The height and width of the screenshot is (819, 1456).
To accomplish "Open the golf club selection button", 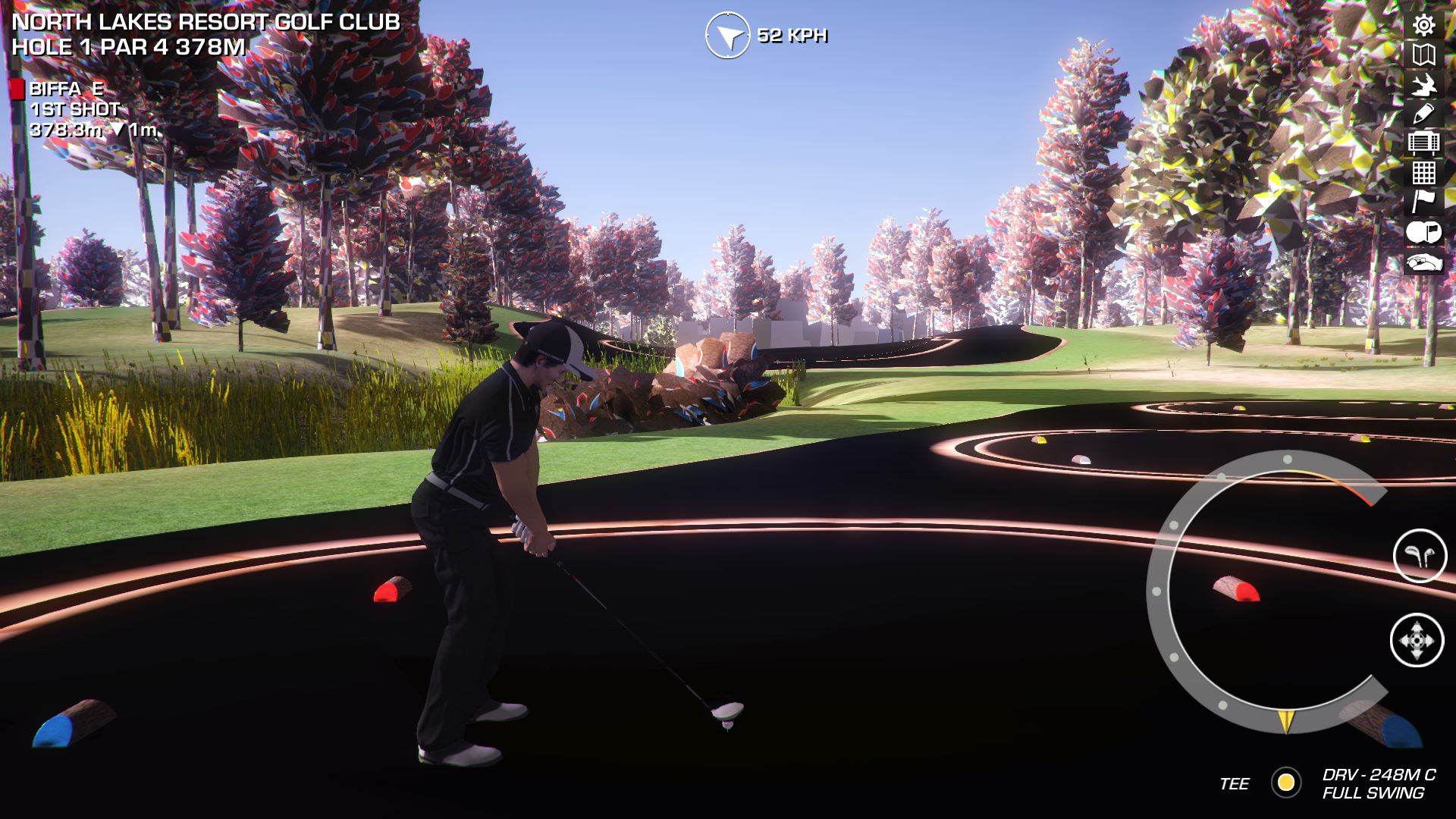I will [1420, 556].
